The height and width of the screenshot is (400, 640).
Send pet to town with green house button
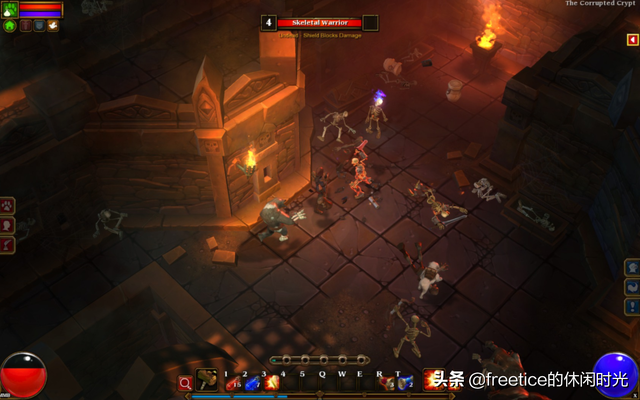pyautogui.click(x=9, y=26)
